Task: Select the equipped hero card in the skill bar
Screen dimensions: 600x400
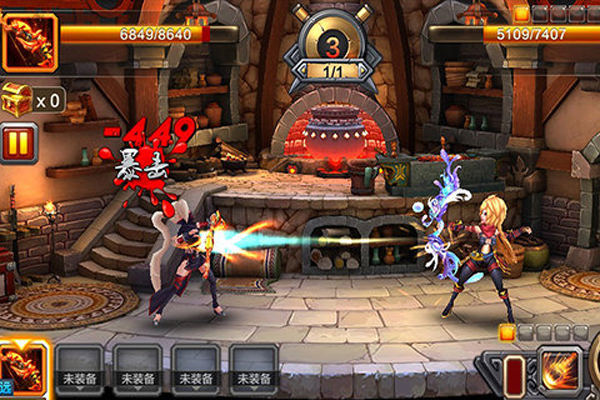Action: click(x=22, y=370)
